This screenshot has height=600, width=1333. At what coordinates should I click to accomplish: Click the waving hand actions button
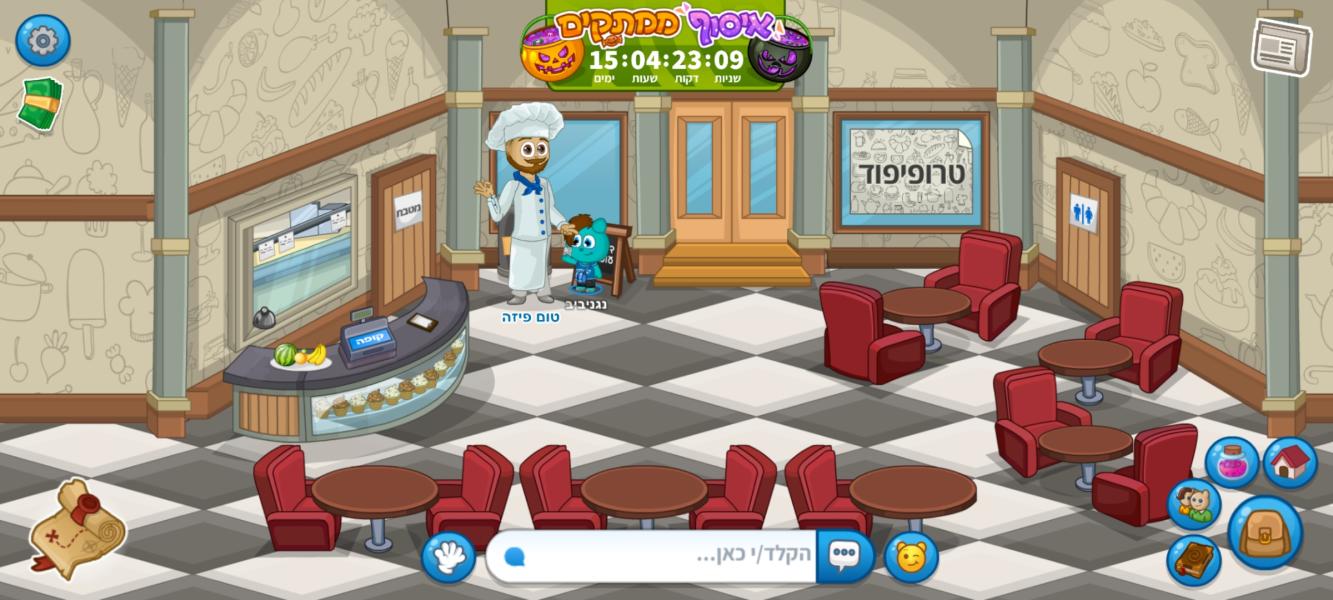point(447,556)
